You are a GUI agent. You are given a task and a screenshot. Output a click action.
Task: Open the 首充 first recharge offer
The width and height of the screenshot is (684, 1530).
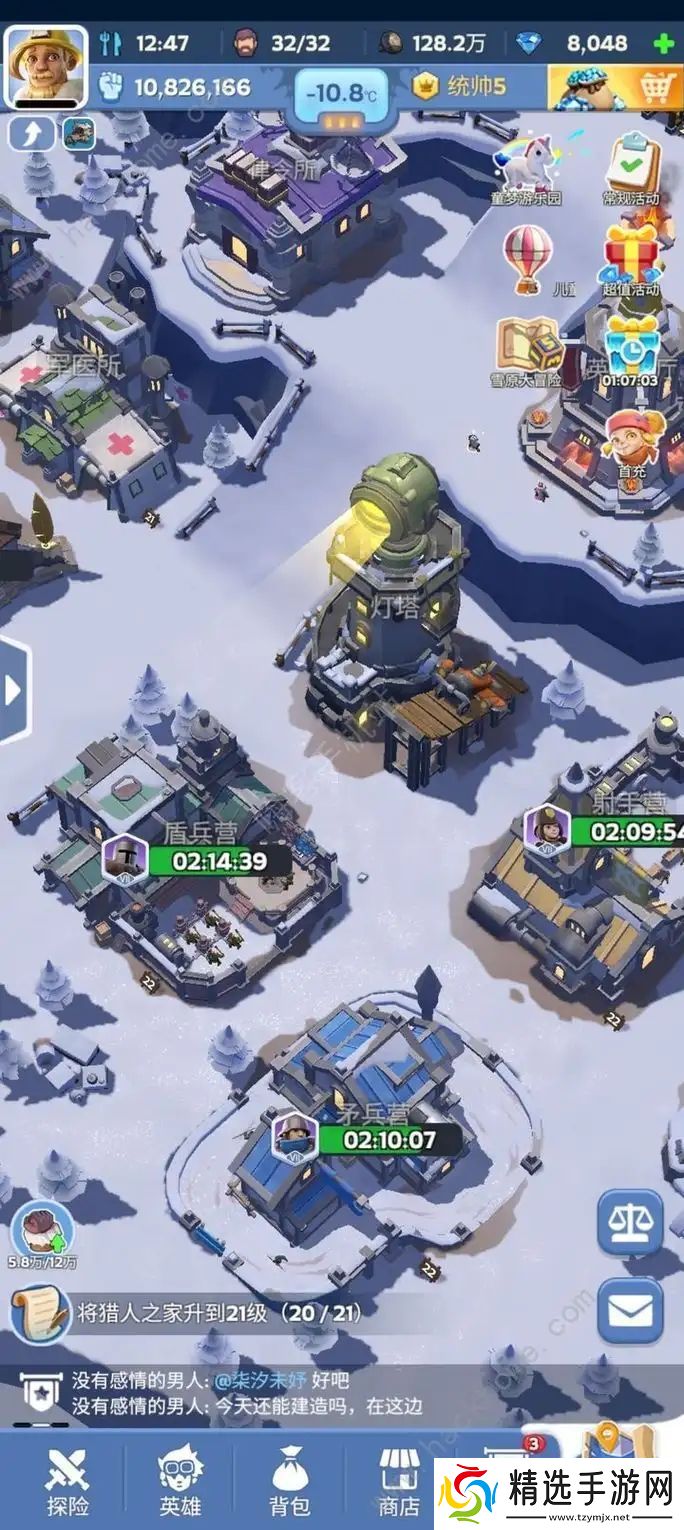click(631, 440)
